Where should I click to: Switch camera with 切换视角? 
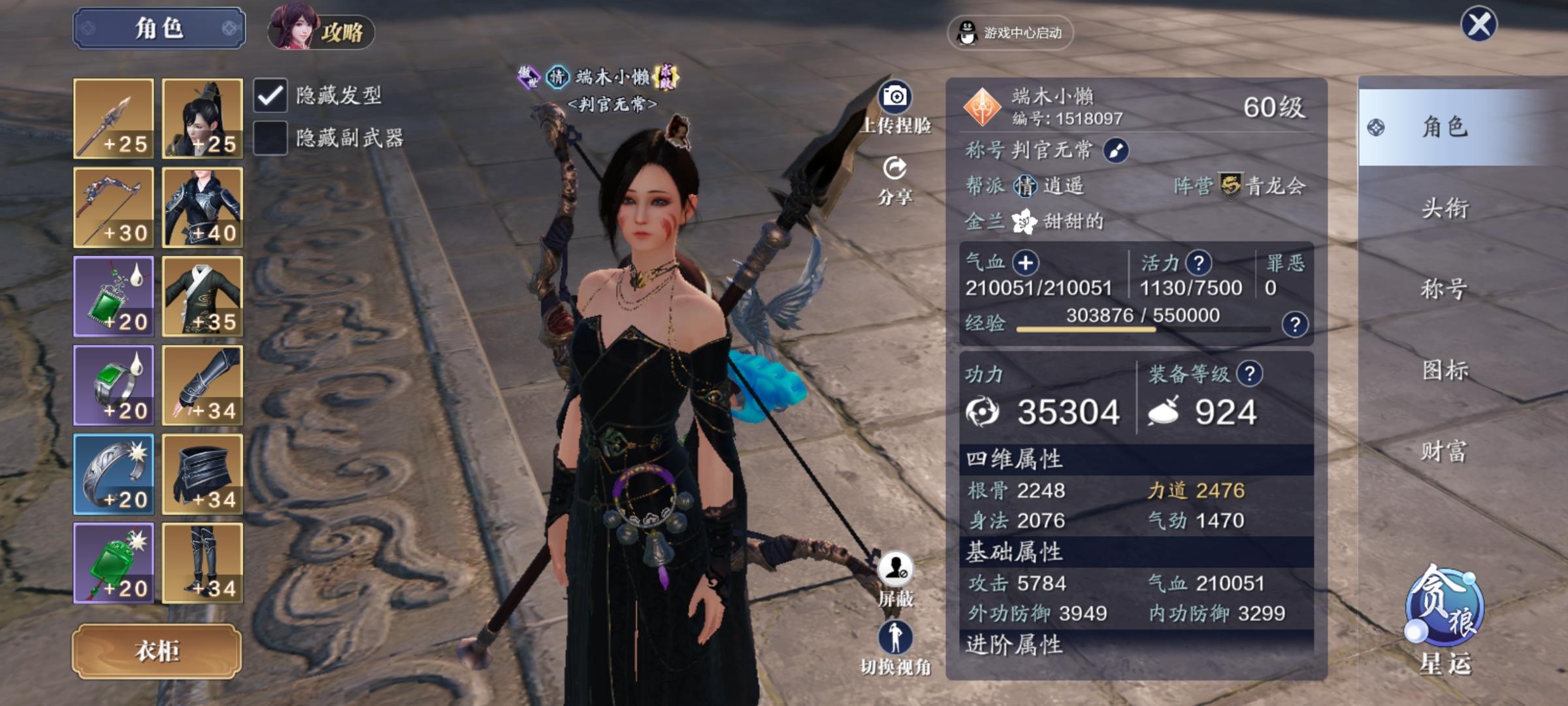click(x=895, y=647)
